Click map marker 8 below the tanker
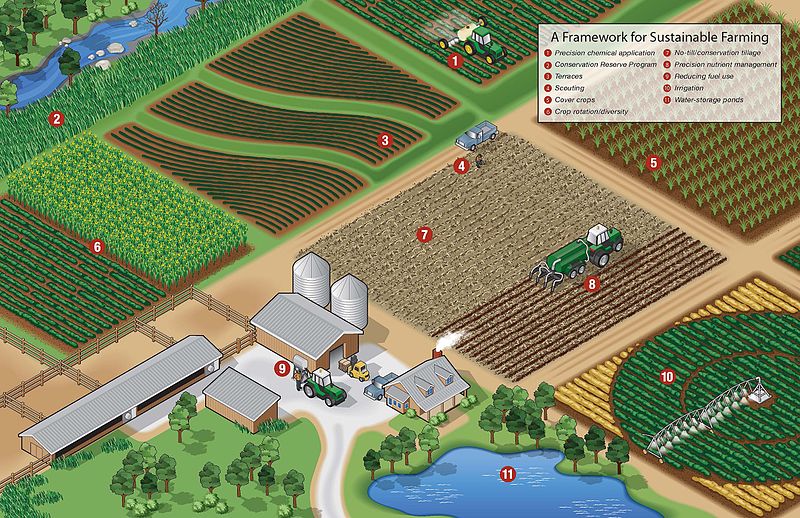 pyautogui.click(x=592, y=283)
